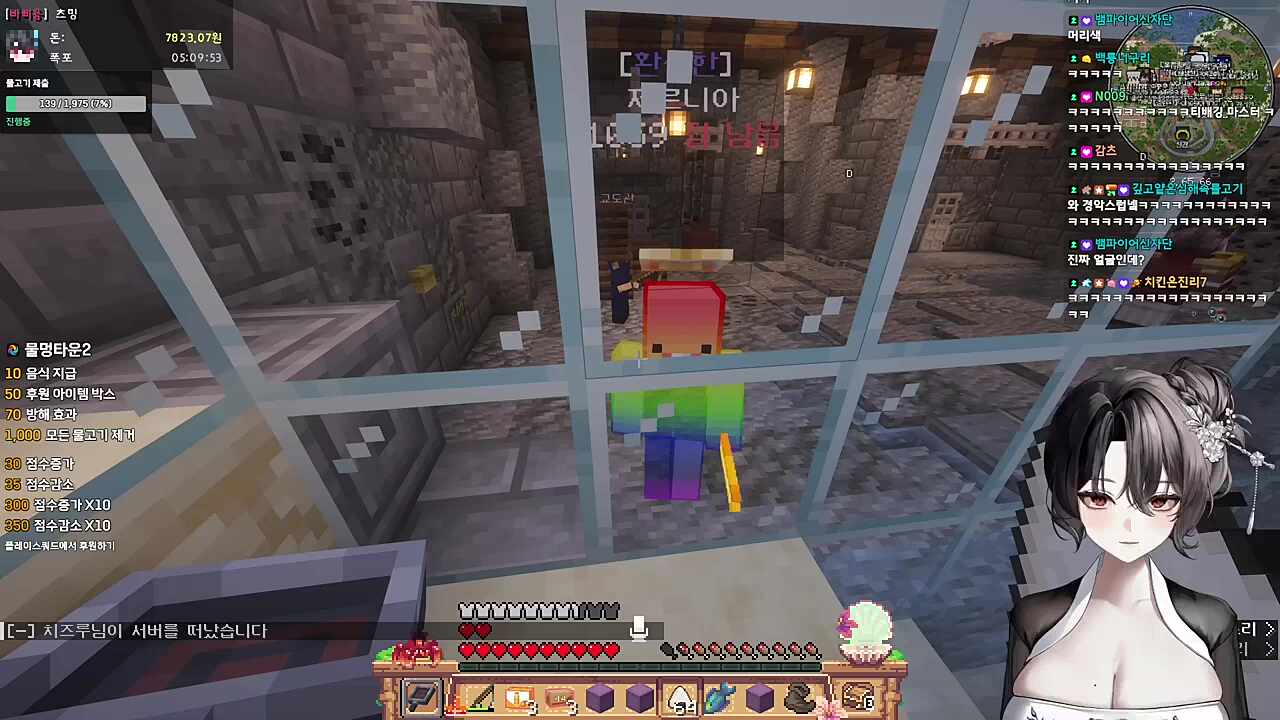
Task: Click chat username 감초 in the stream chat
Action: 1105,151
